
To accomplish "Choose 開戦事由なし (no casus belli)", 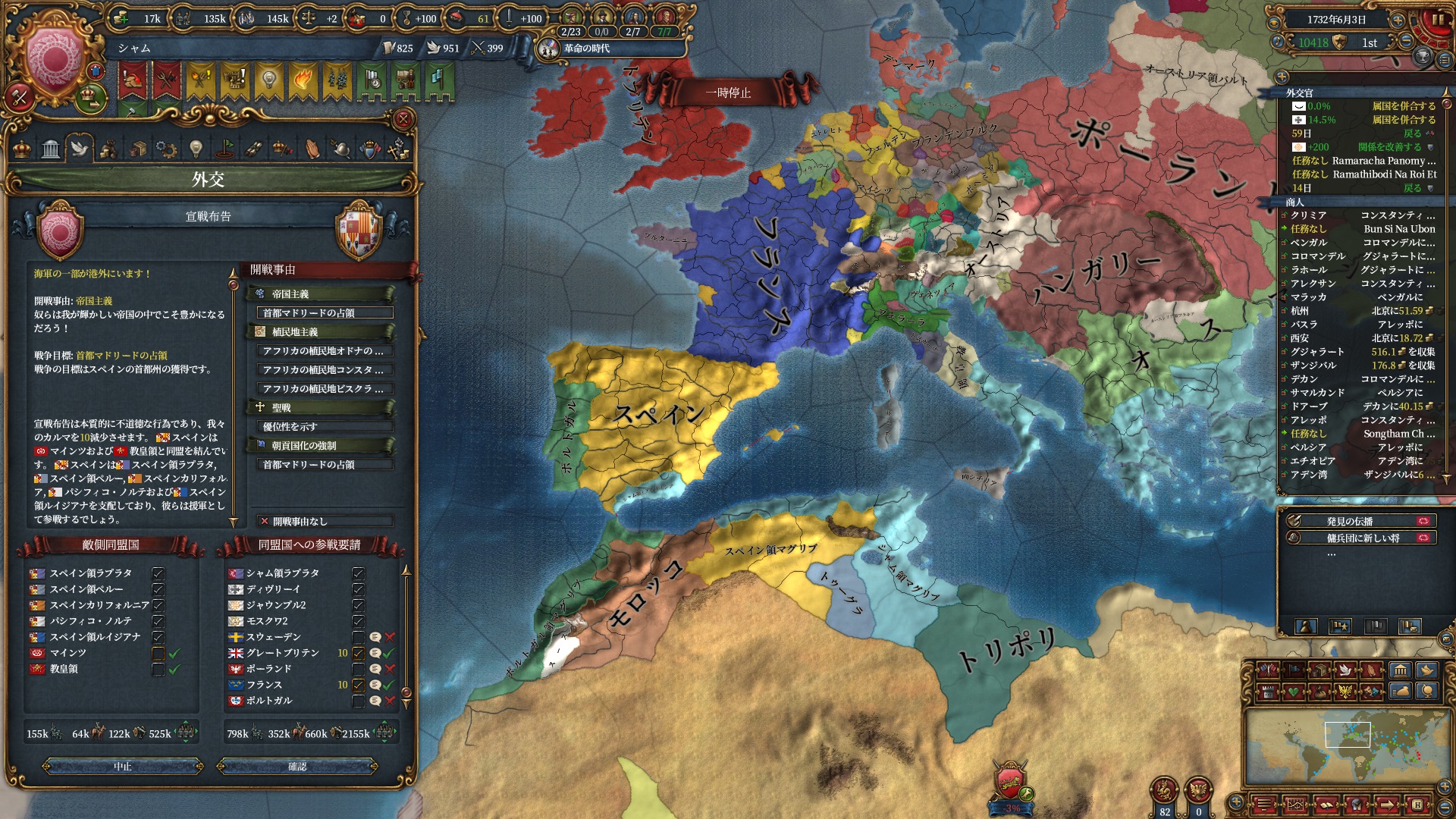I will (x=325, y=522).
